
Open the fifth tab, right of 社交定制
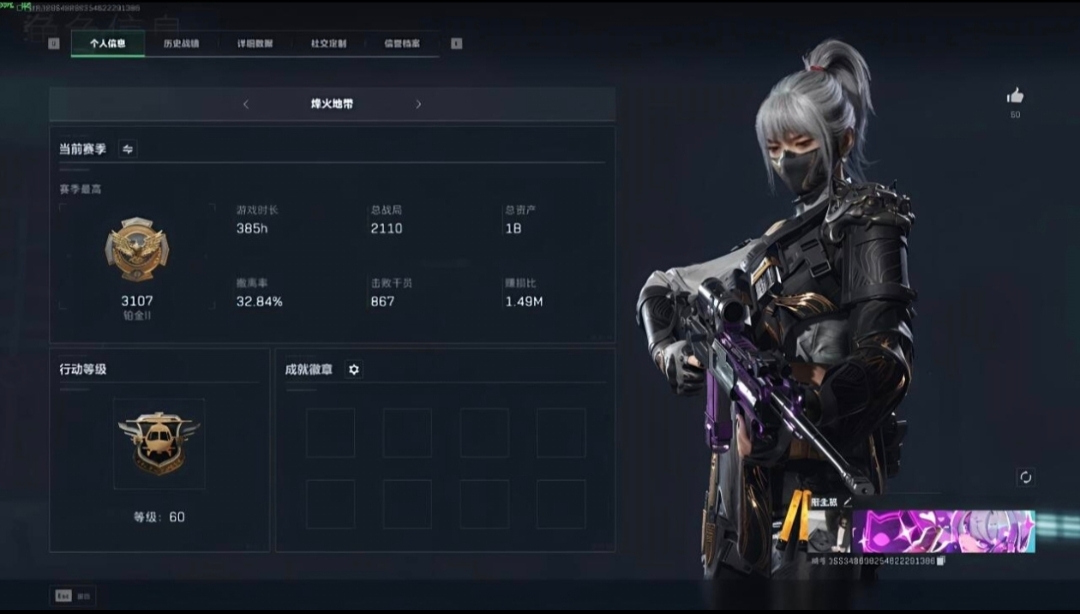tap(402, 43)
